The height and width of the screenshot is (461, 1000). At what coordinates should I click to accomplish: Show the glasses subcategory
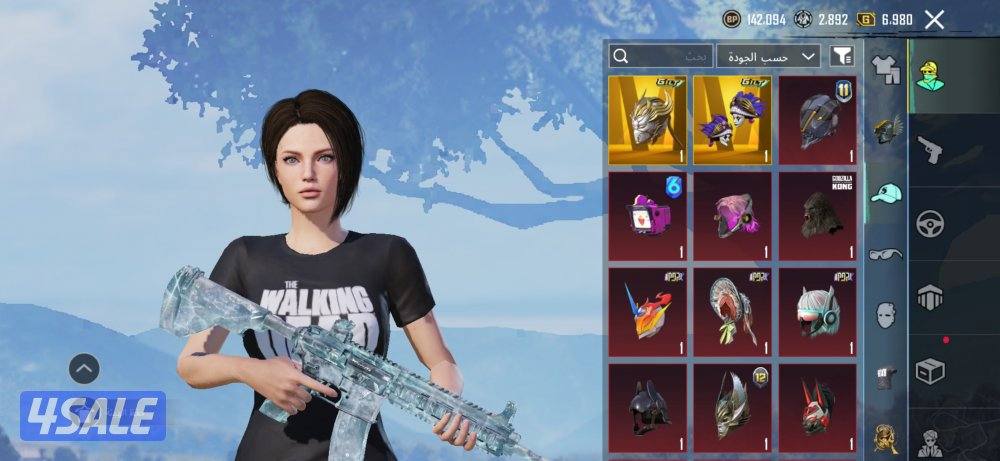[x=886, y=254]
